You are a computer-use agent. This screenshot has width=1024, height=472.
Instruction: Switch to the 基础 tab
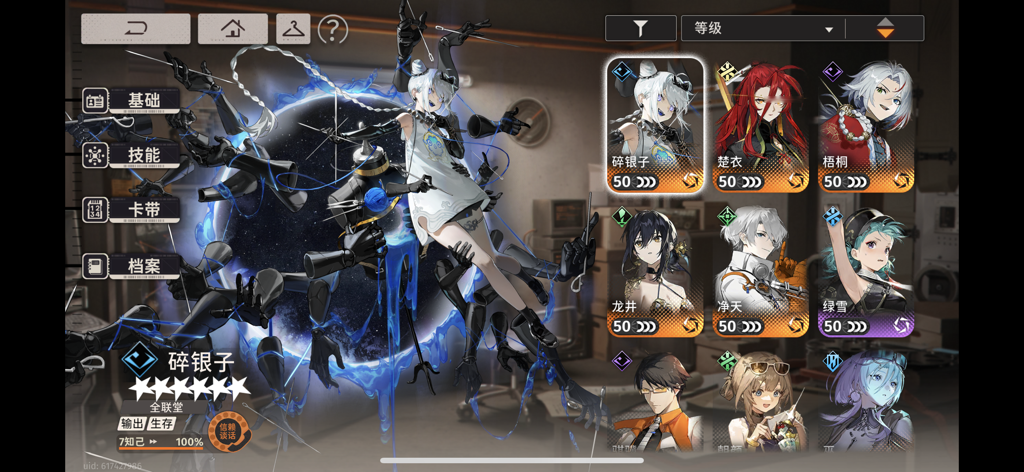coord(133,100)
